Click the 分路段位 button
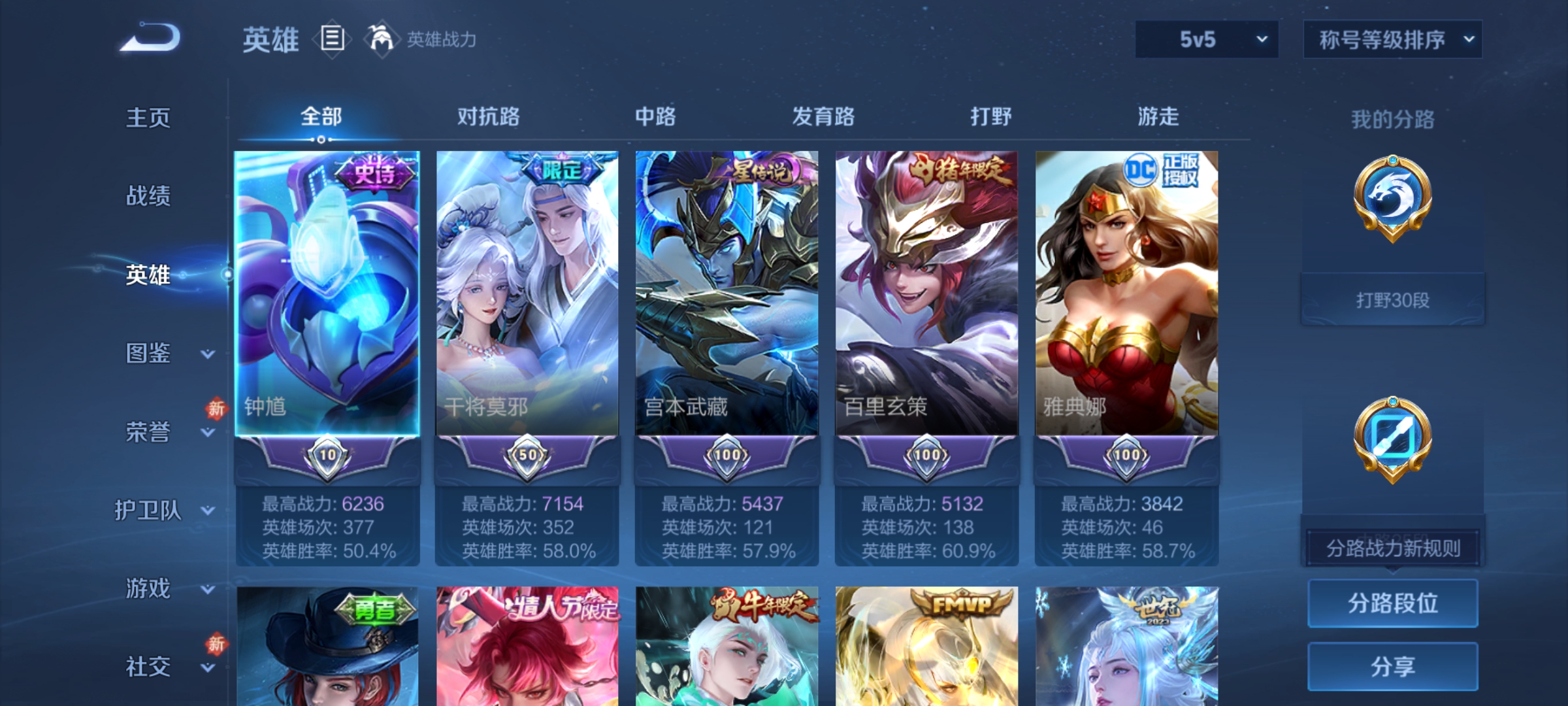Image resolution: width=1568 pixels, height=706 pixels. pos(1393,603)
